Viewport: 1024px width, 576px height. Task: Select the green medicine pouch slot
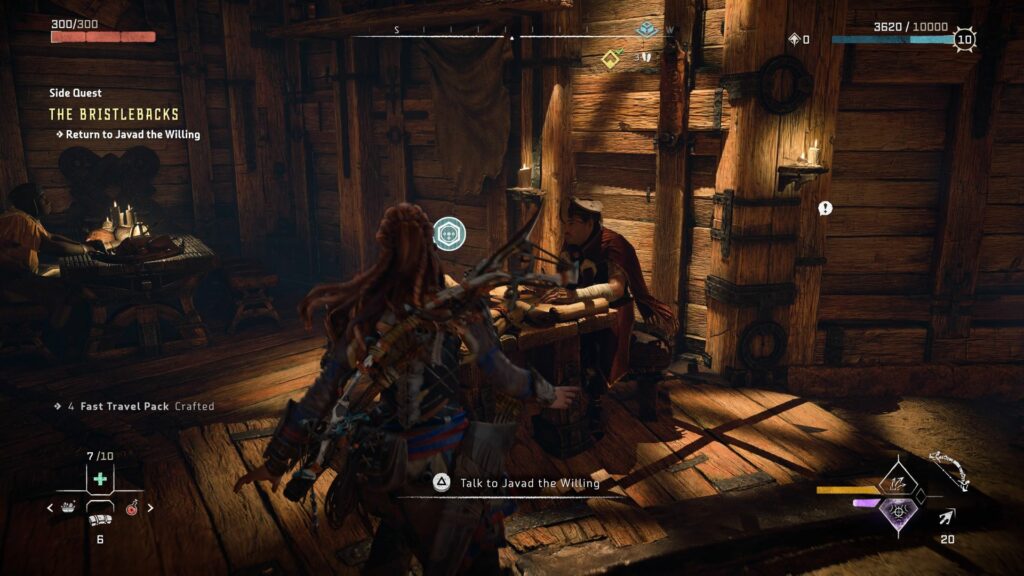[x=99, y=479]
